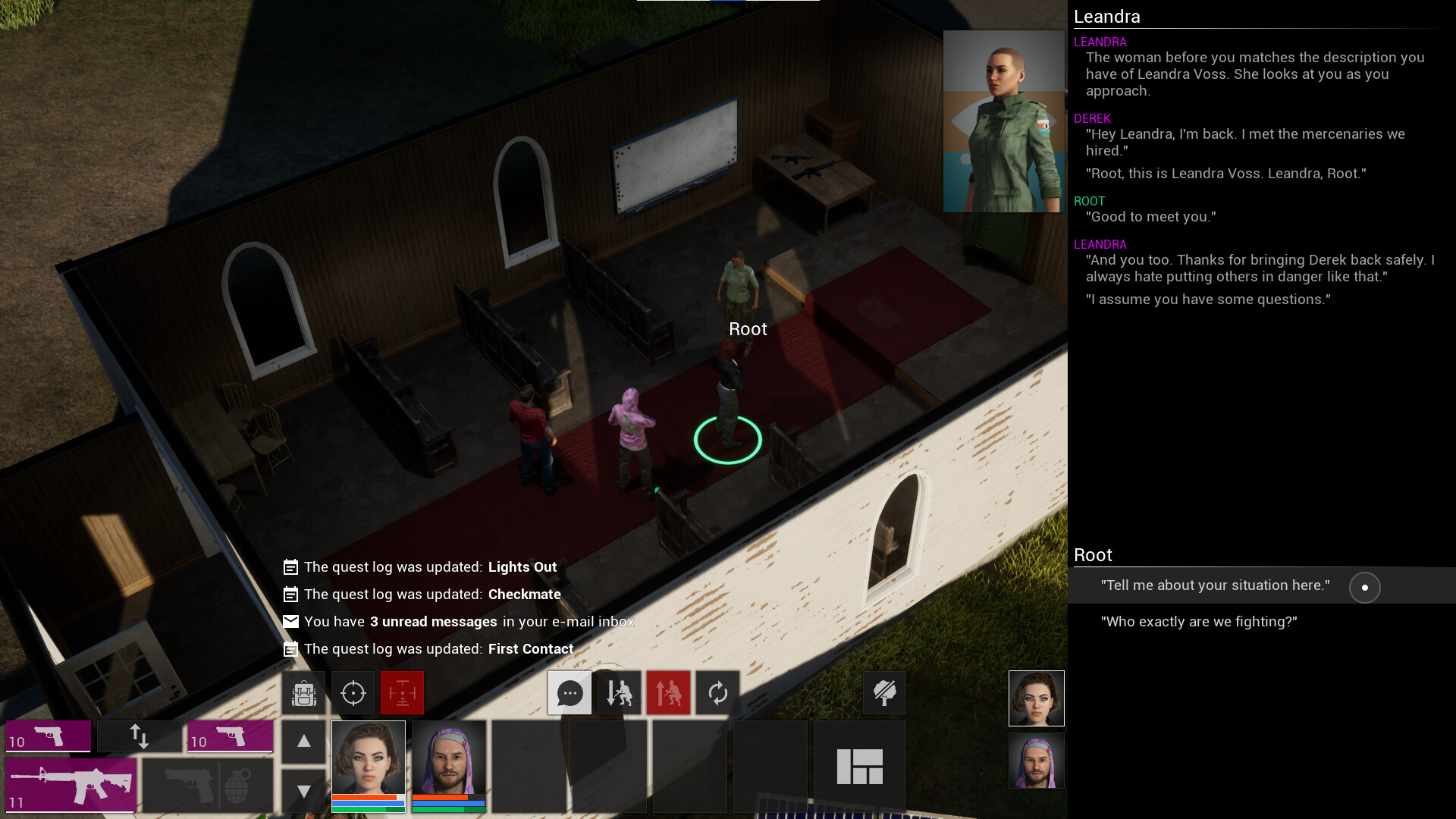1456x819 pixels.
Task: Choose 'Tell me about your situation here.'
Action: coord(1215,585)
